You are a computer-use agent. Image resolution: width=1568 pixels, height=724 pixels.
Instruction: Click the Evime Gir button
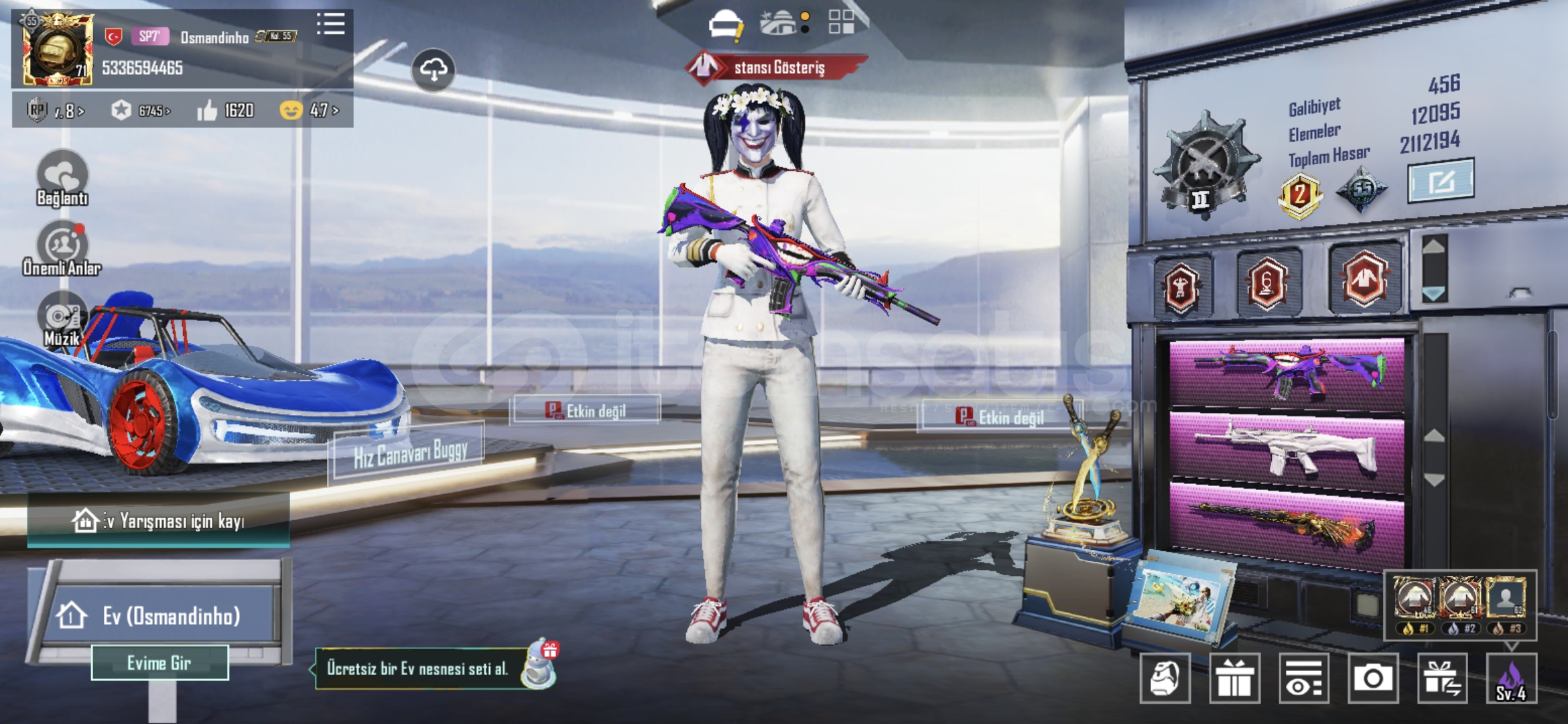point(159,663)
